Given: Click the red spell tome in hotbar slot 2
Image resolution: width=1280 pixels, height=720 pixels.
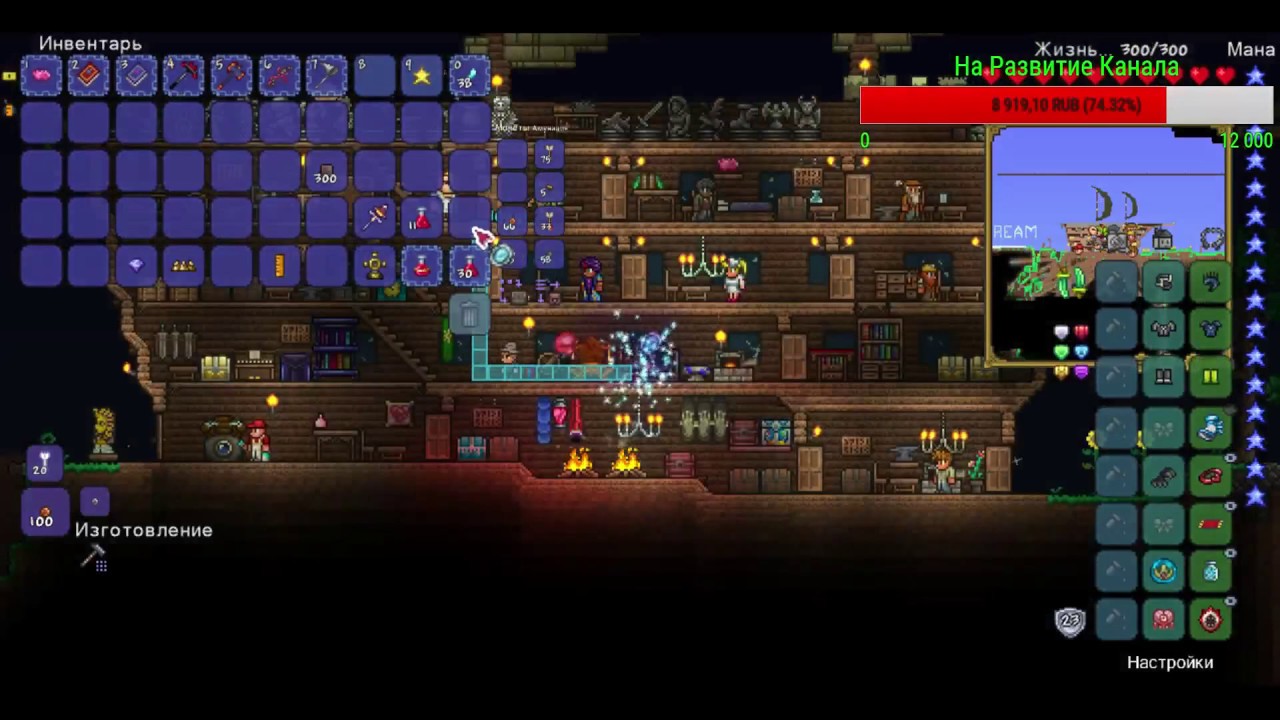Looking at the screenshot, I should coord(90,75).
